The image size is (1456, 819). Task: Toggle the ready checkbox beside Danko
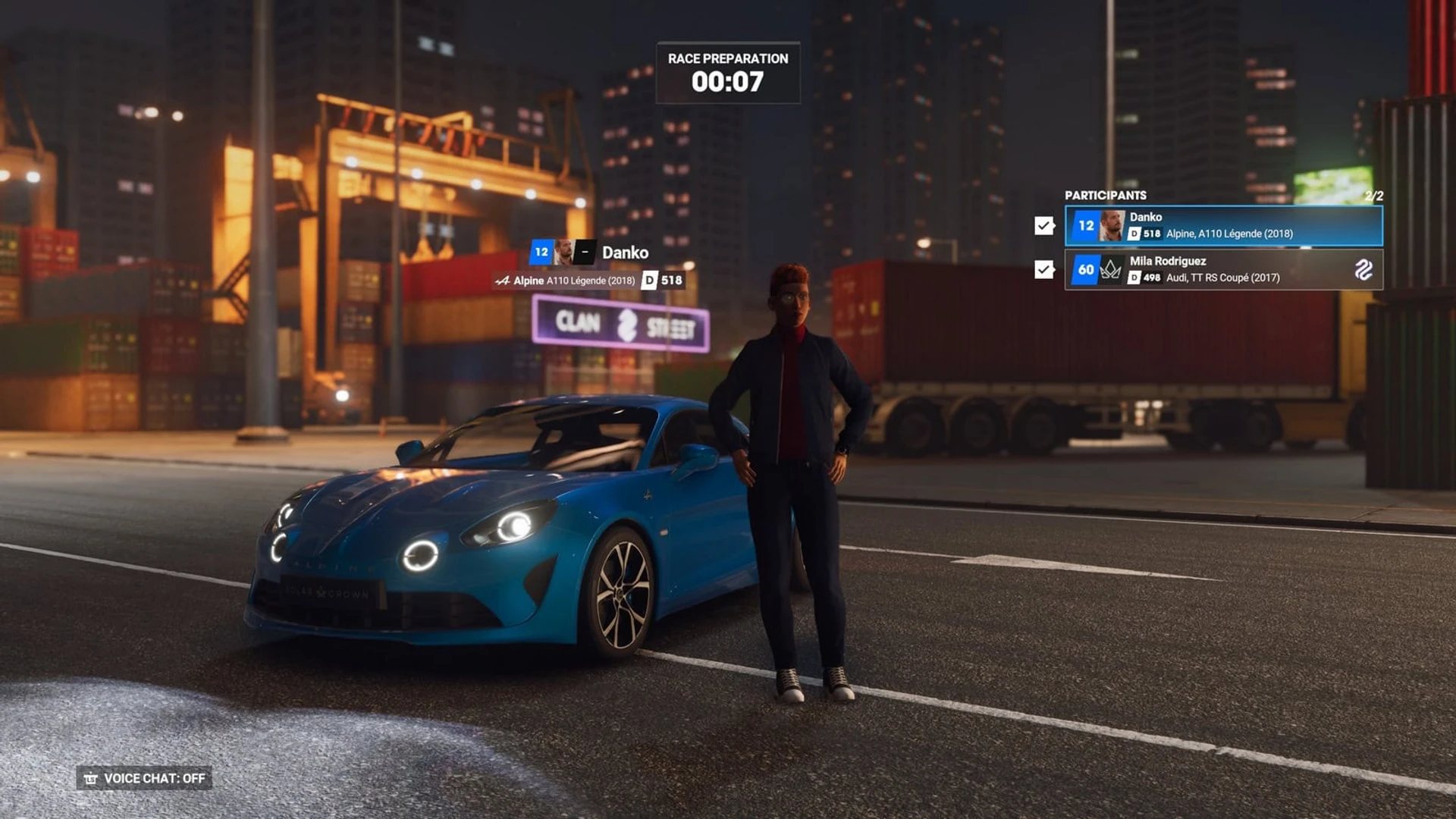1044,225
